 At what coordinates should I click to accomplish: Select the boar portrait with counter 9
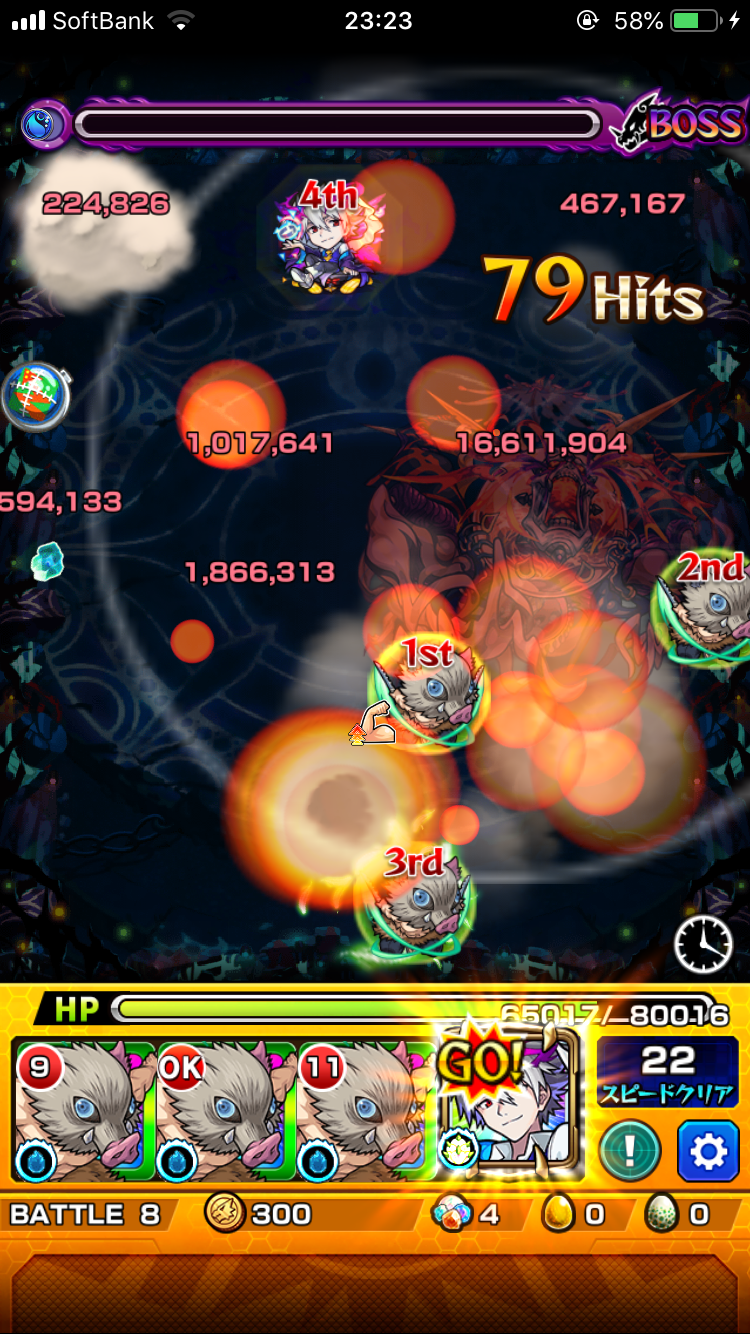pos(84,1112)
